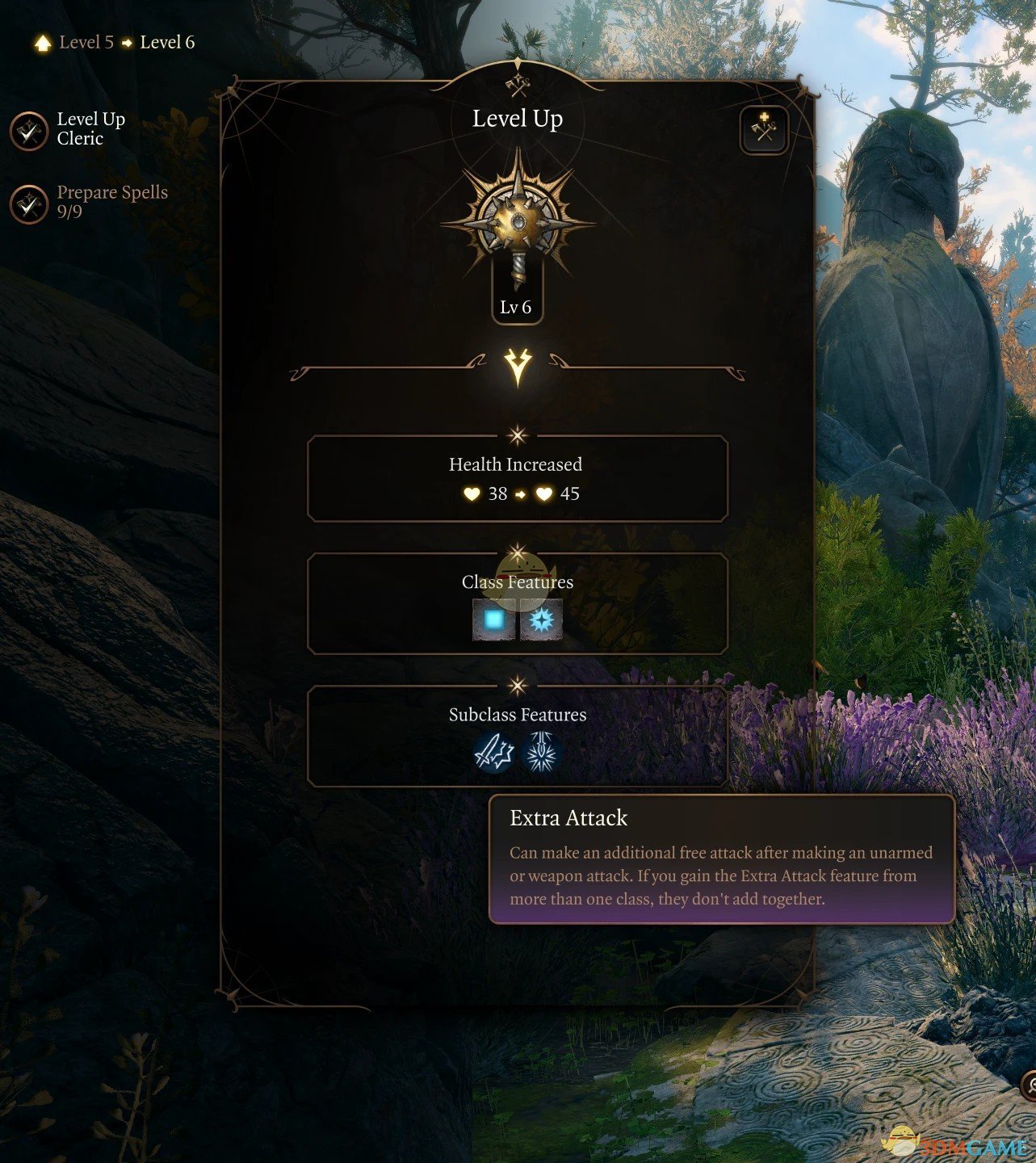
Task: Click the Level Up Cleric sidebar icon
Action: pos(29,131)
